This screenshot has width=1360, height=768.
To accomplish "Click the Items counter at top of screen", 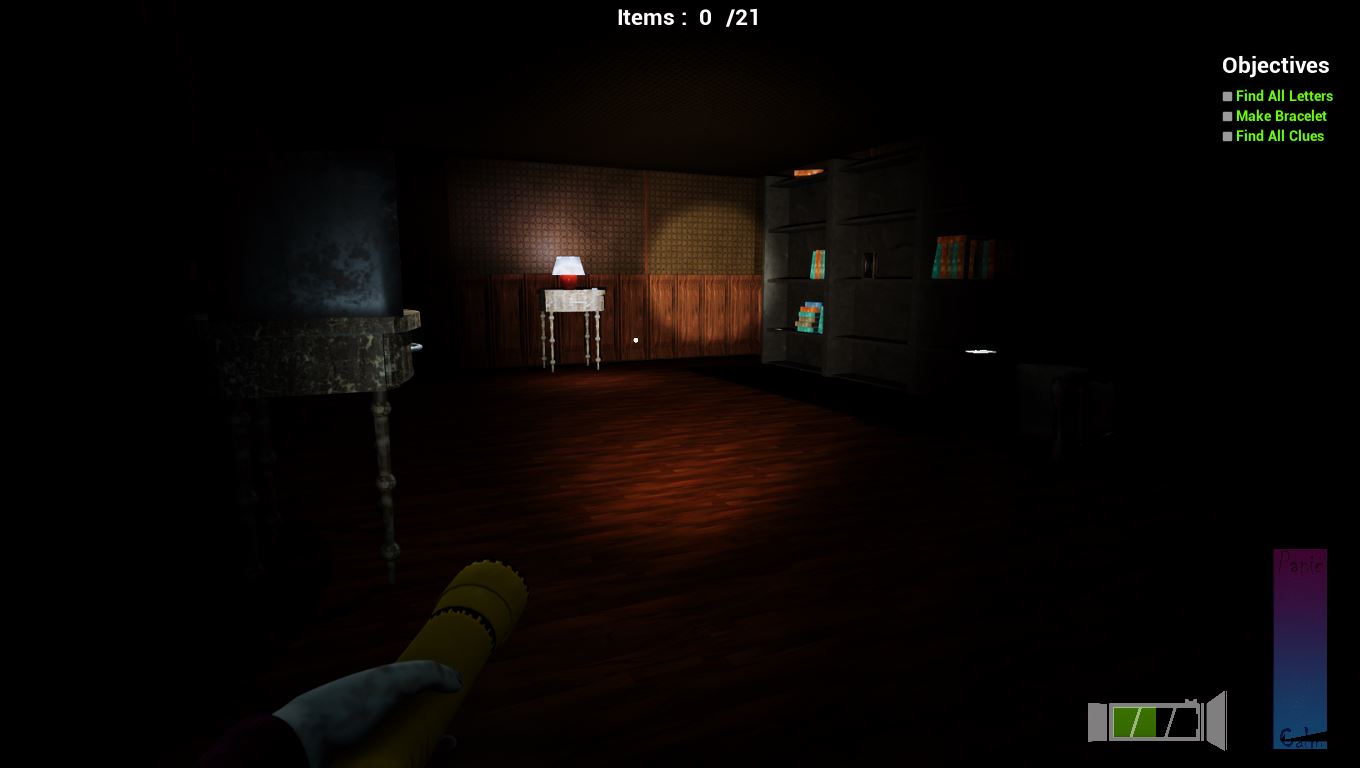I will coord(690,17).
